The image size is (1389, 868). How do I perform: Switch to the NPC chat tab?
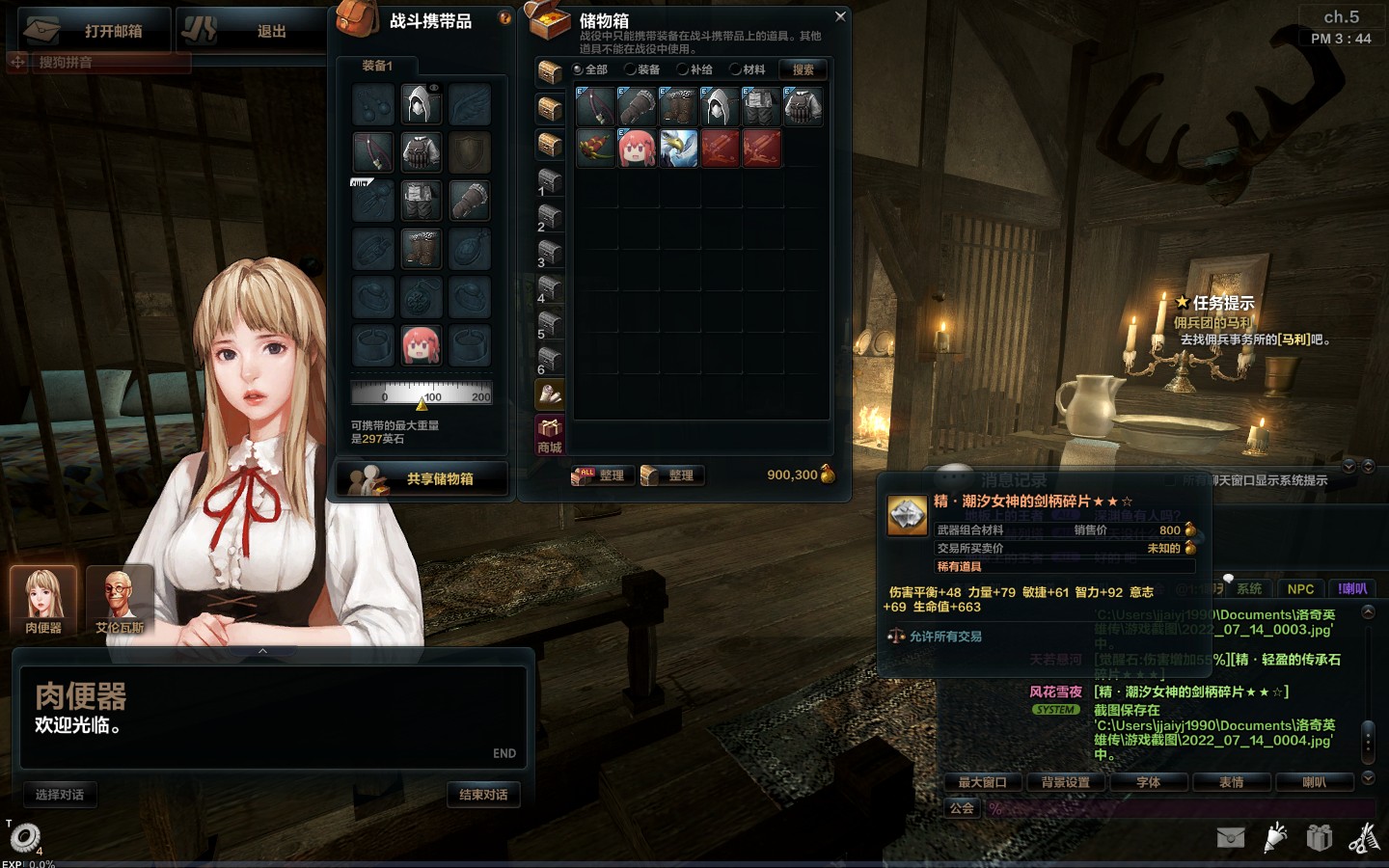pyautogui.click(x=1300, y=588)
